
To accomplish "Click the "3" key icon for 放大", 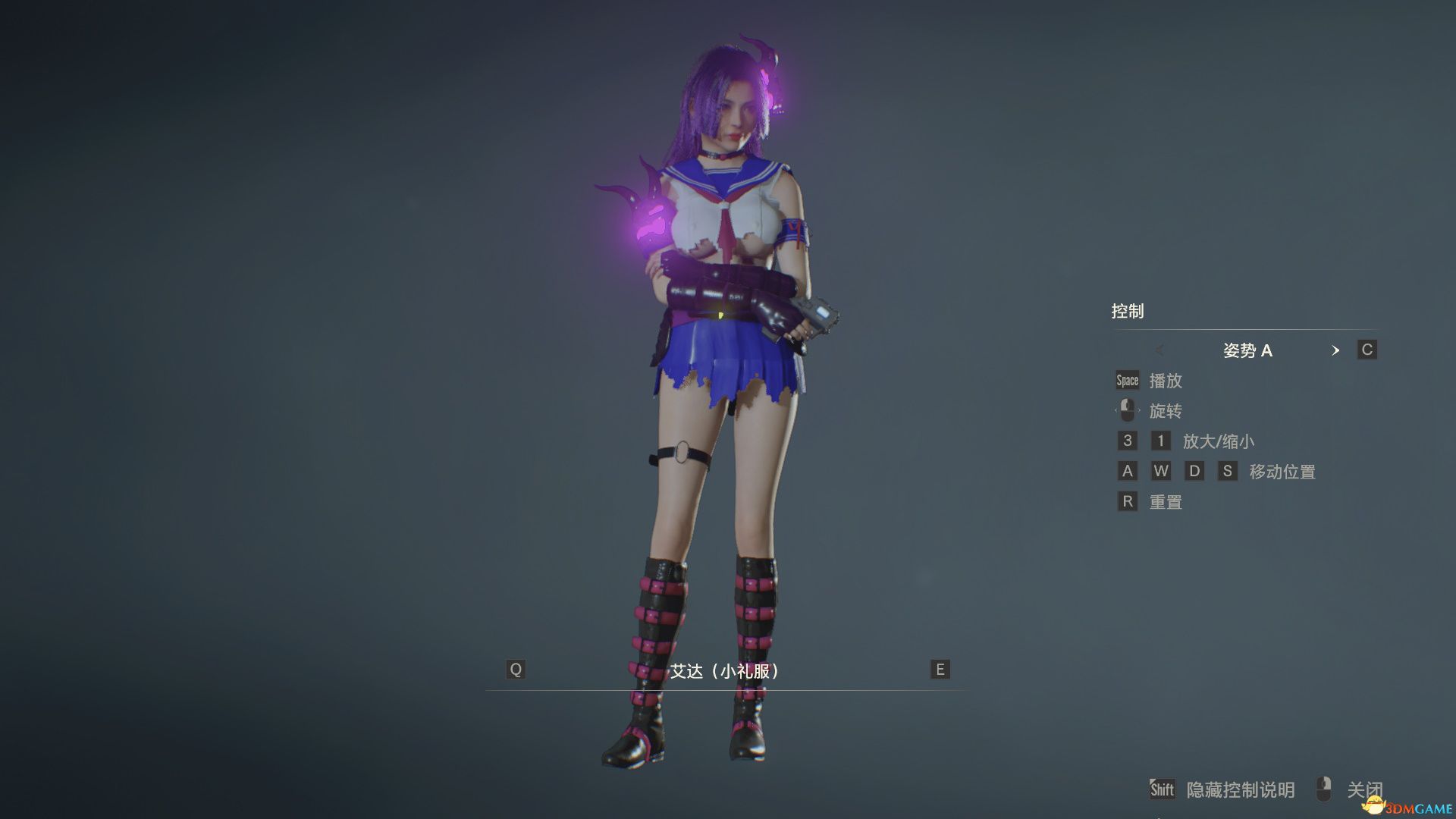I will point(1128,441).
